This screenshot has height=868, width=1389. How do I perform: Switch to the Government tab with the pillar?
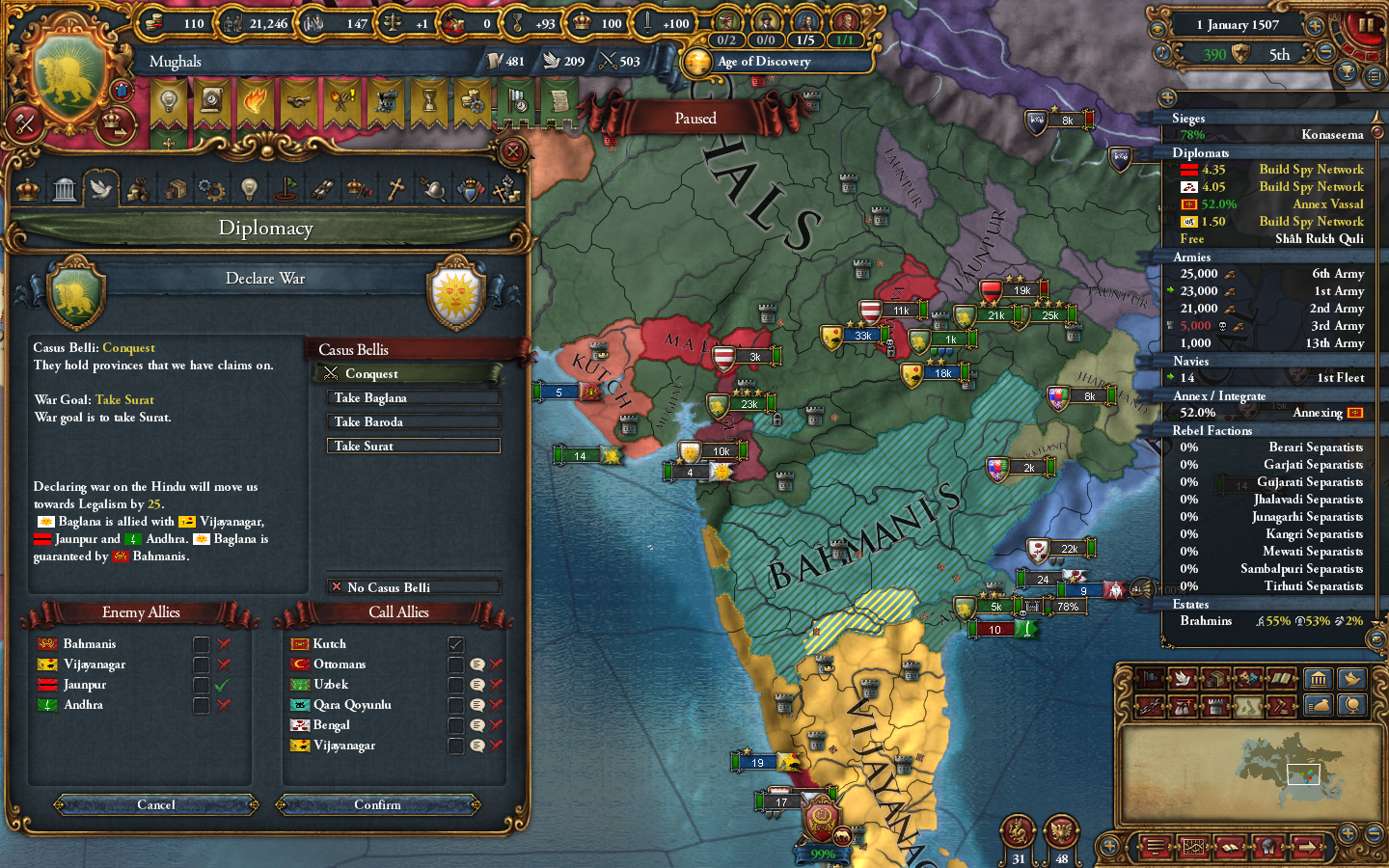(64, 188)
